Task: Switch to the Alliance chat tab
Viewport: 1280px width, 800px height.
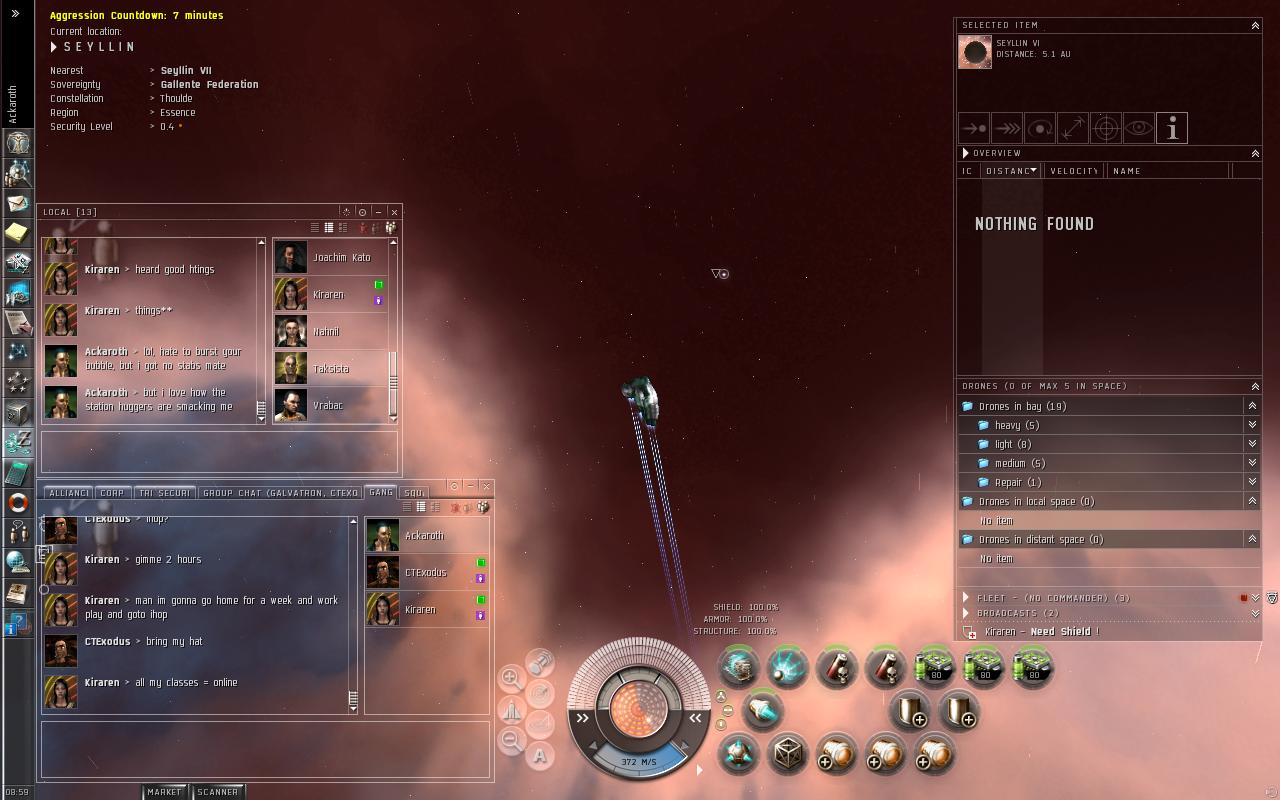Action: (x=68, y=493)
